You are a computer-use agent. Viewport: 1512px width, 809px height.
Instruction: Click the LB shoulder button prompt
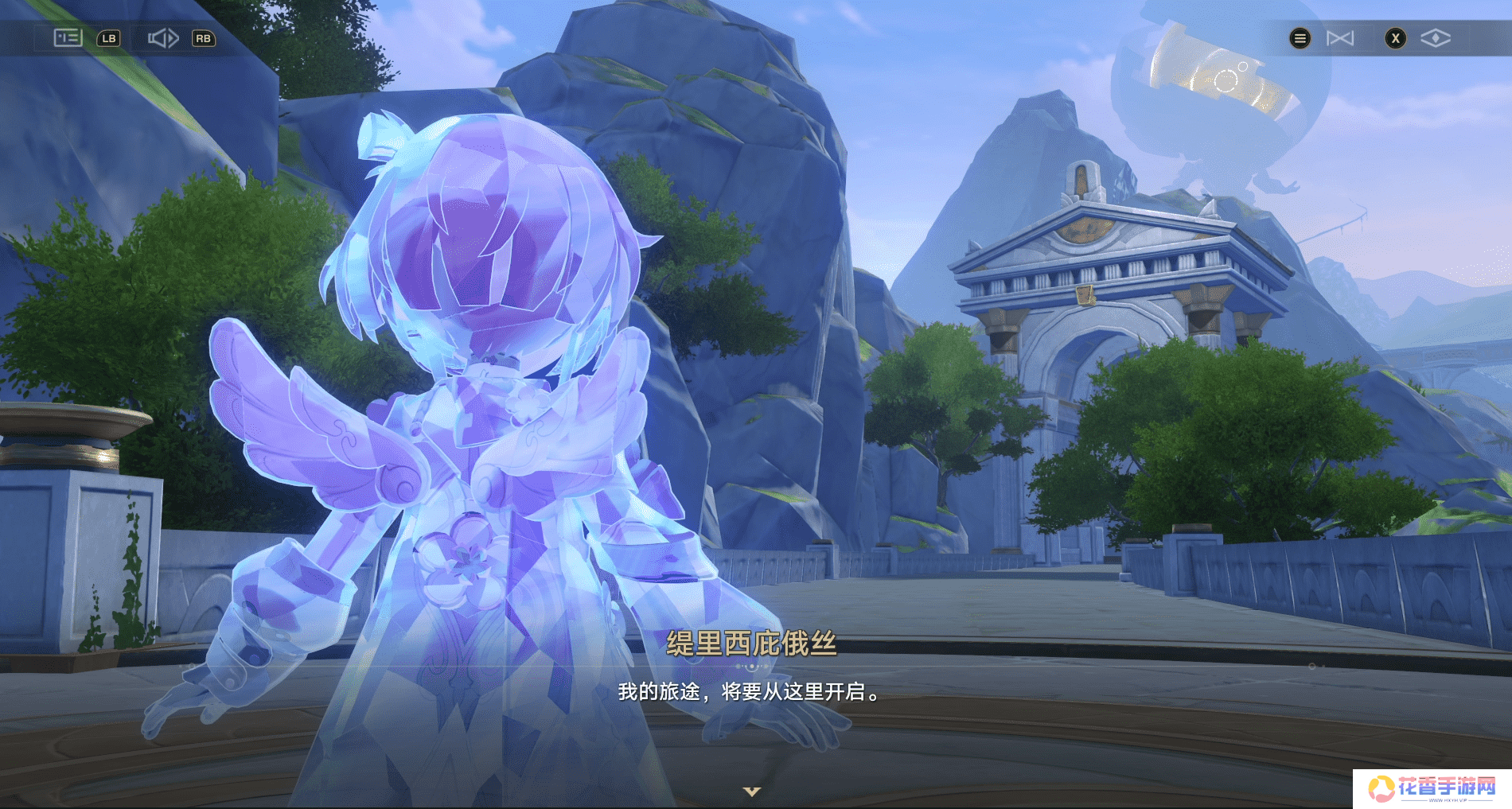click(x=109, y=37)
